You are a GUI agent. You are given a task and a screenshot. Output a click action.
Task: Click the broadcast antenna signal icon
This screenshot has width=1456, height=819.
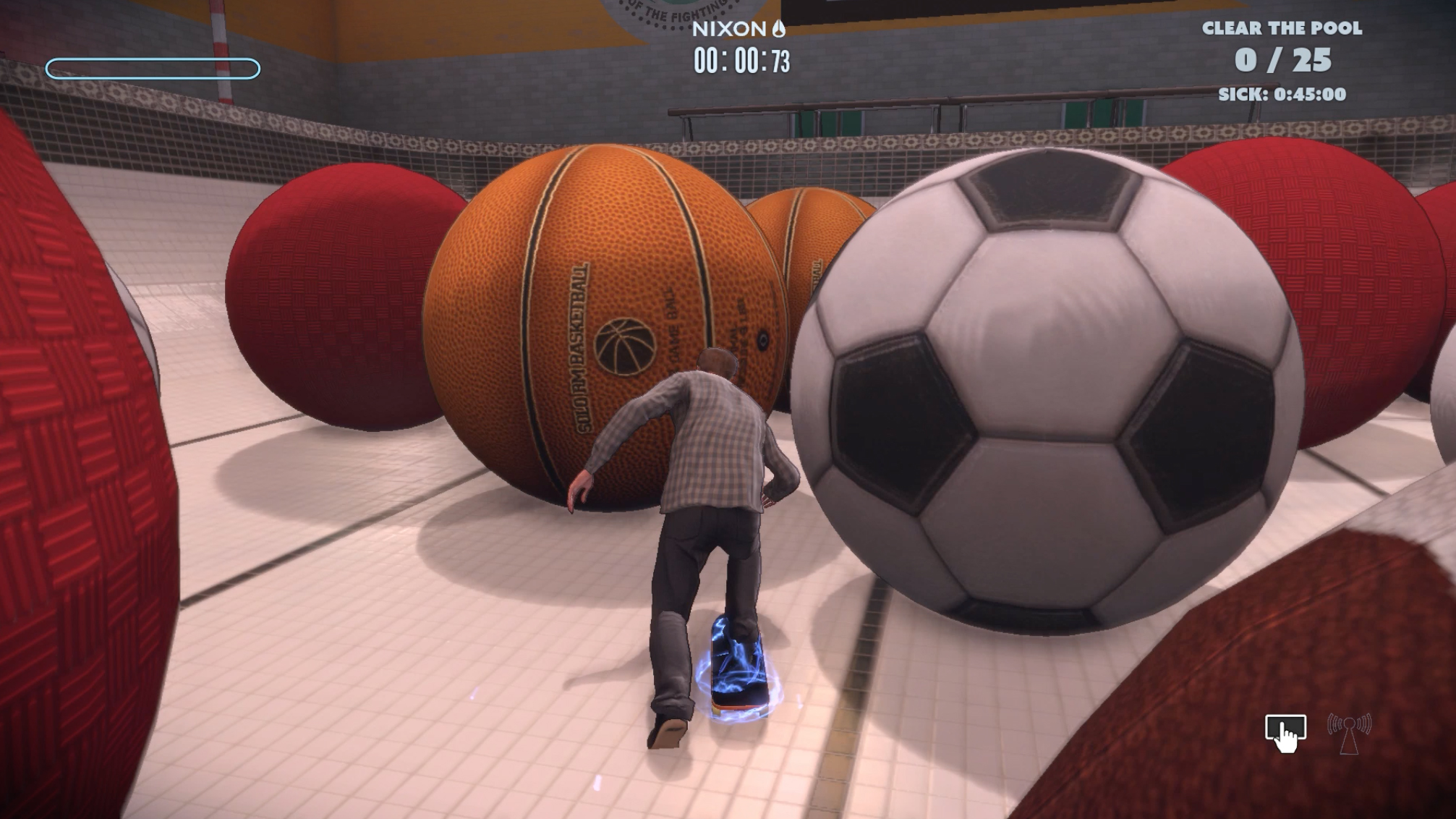pyautogui.click(x=1349, y=732)
